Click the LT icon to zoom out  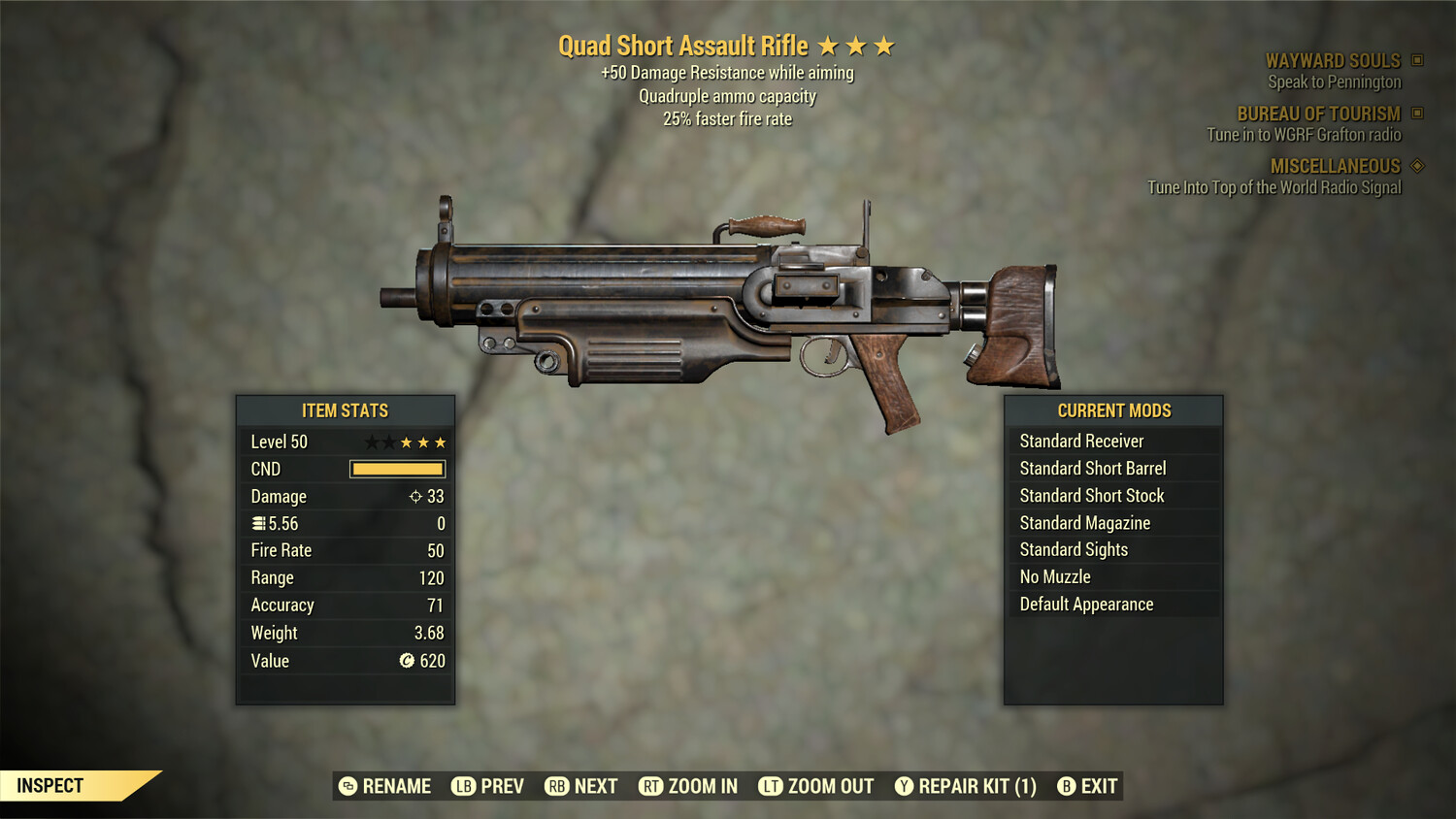click(773, 786)
